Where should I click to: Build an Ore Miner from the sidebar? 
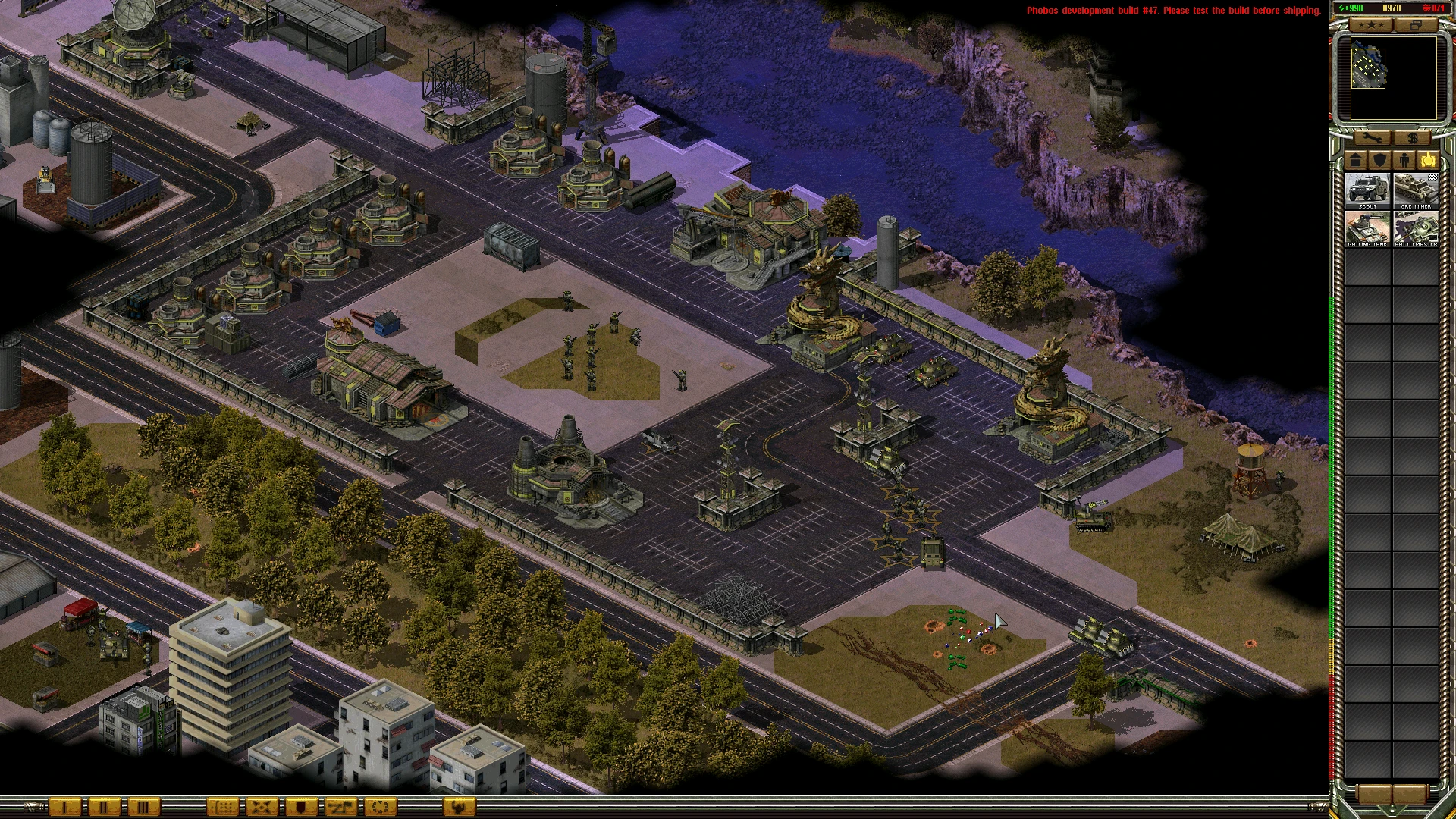1416,191
